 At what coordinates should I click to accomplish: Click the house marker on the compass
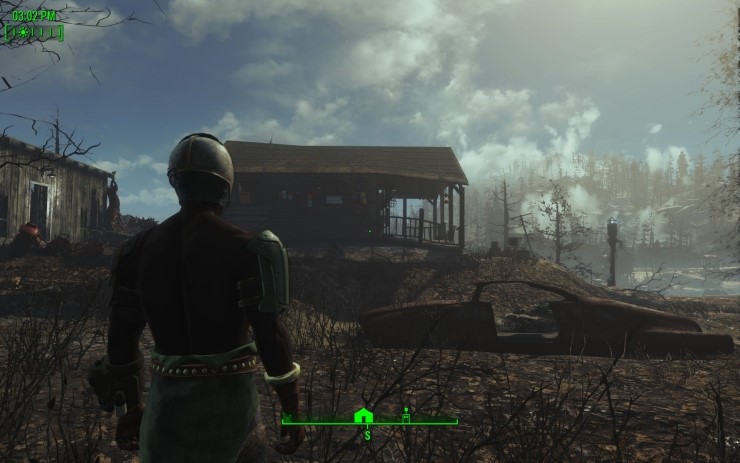pyautogui.click(x=363, y=415)
